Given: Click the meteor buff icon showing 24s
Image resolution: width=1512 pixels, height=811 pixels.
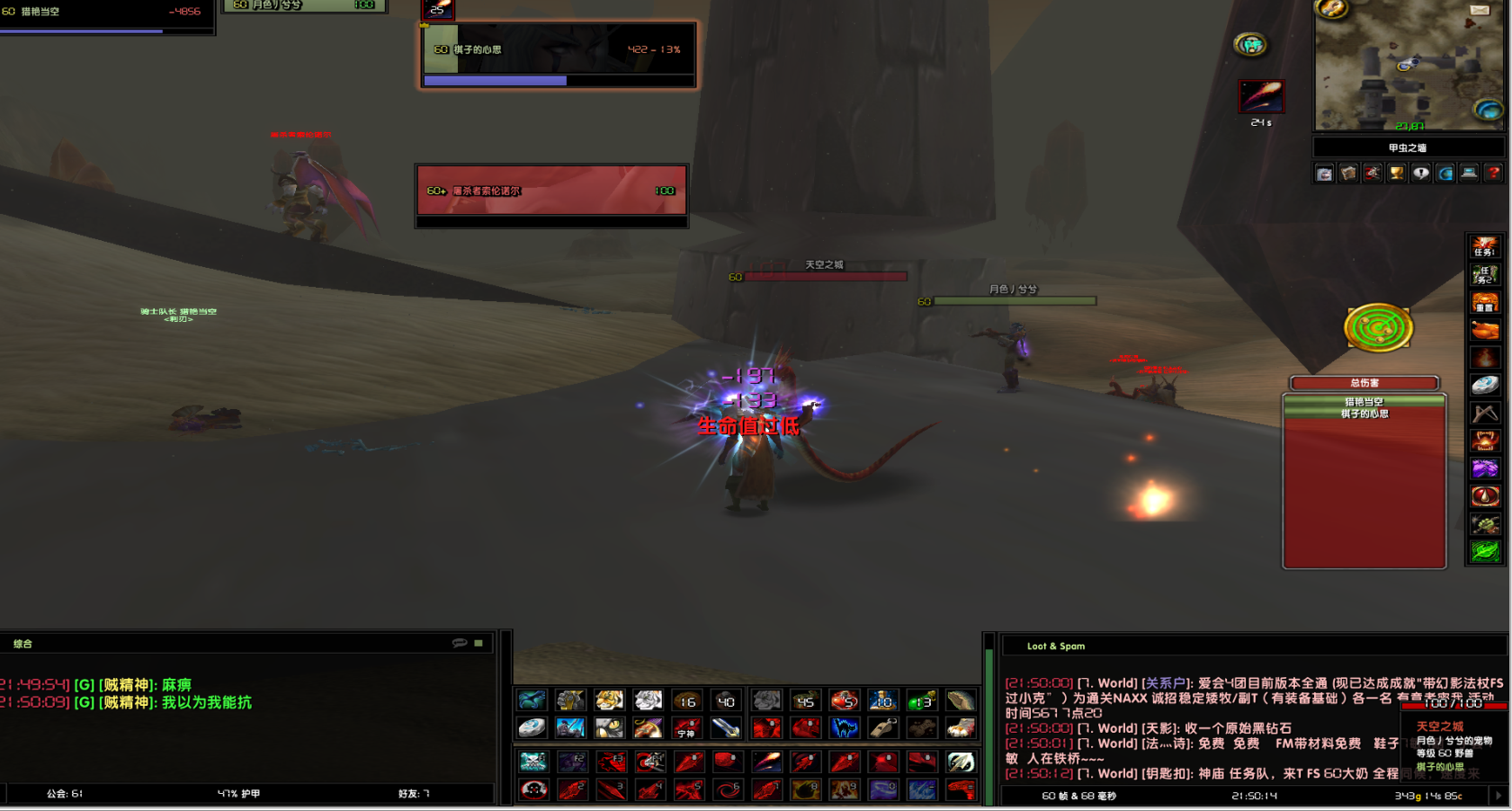Looking at the screenshot, I should pyautogui.click(x=1261, y=96).
